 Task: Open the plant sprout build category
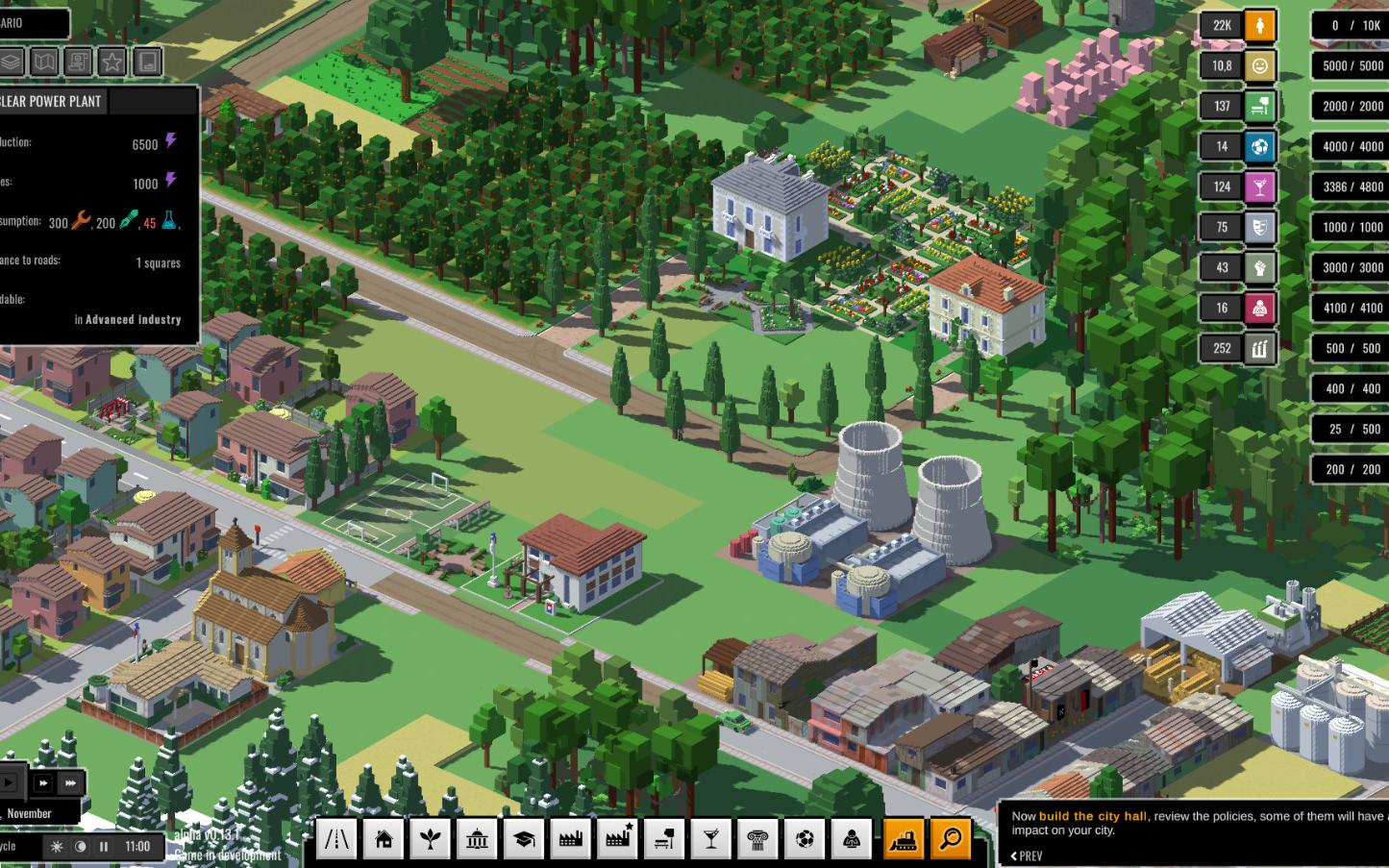[x=430, y=840]
